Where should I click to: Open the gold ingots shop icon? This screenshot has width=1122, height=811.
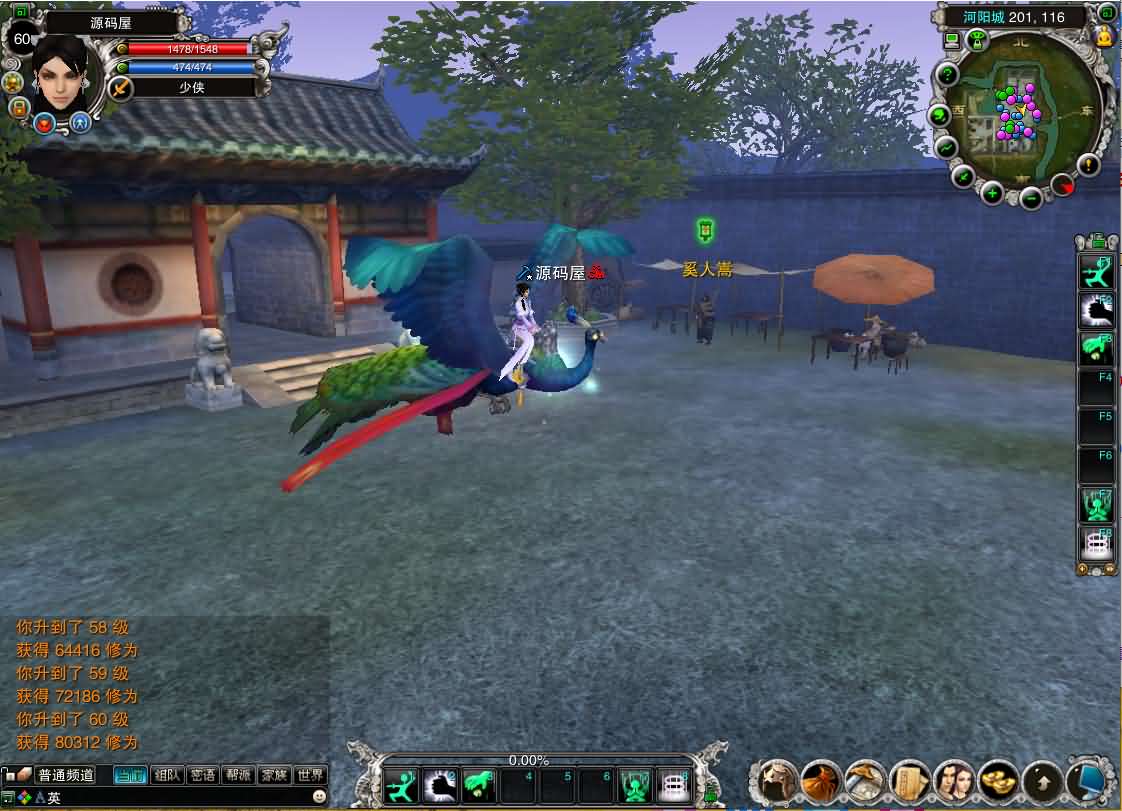click(x=999, y=782)
